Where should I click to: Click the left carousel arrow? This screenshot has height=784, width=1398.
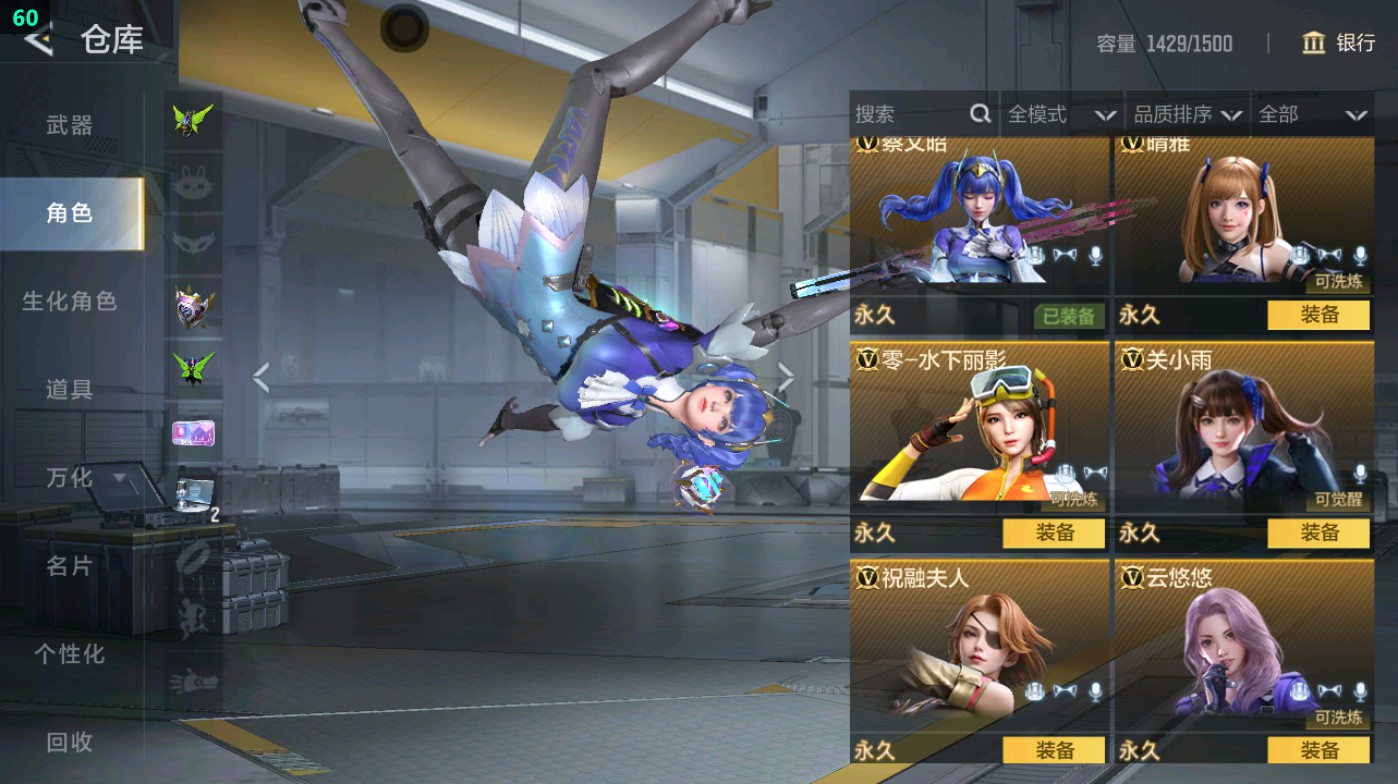[261, 375]
